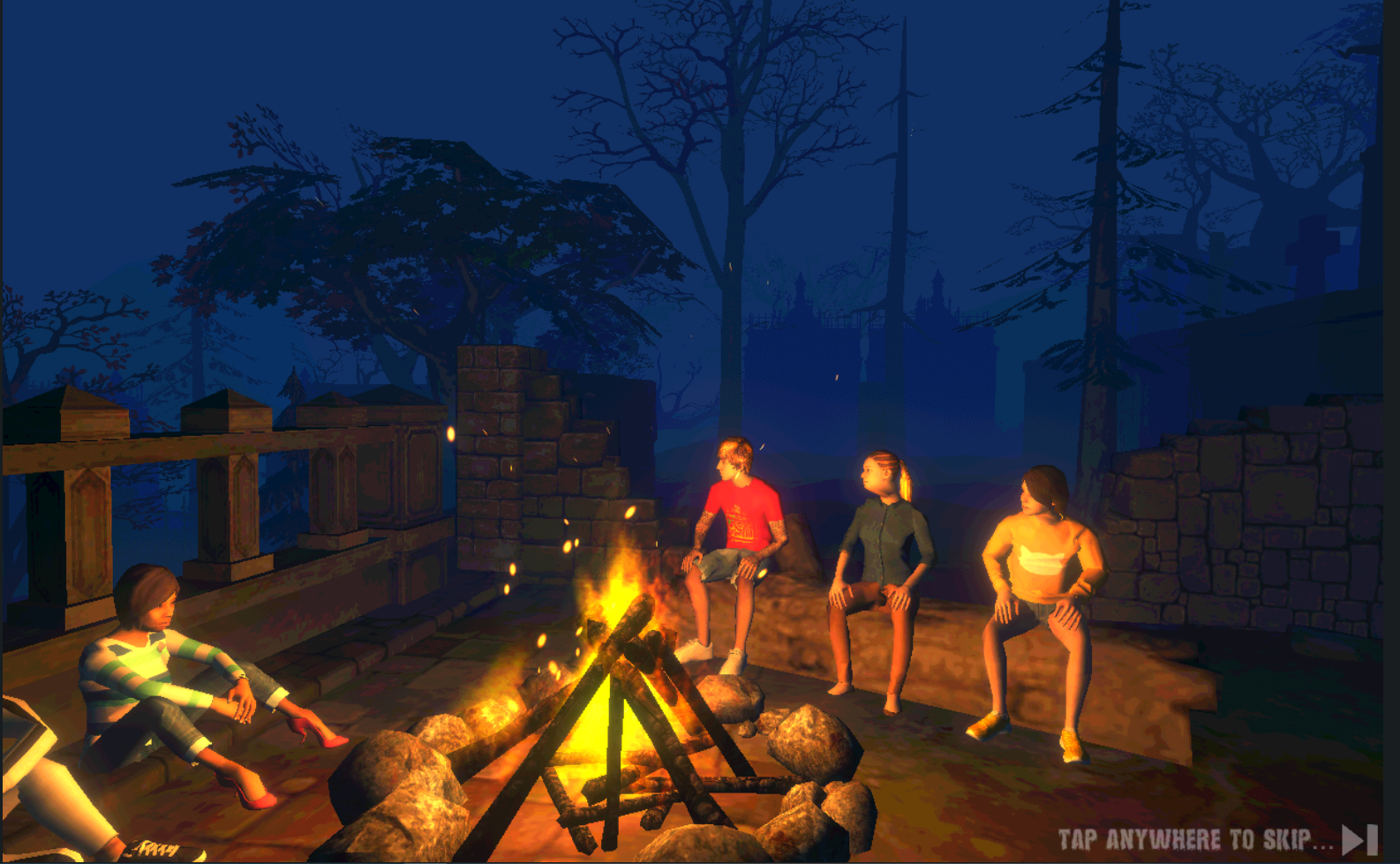Click the skip-forward arrow icon
This screenshot has width=1400, height=864.
coord(1359,839)
